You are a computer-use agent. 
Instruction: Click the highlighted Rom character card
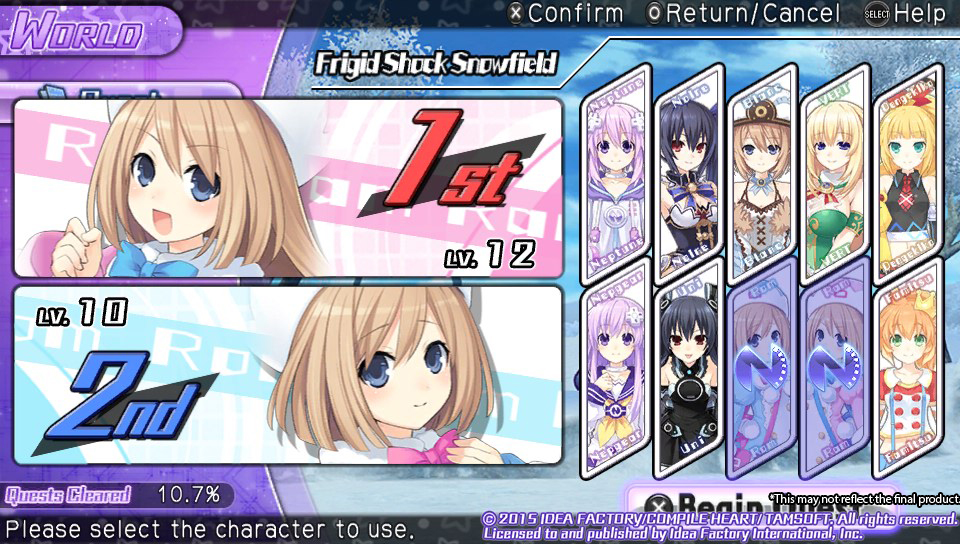tap(763, 368)
